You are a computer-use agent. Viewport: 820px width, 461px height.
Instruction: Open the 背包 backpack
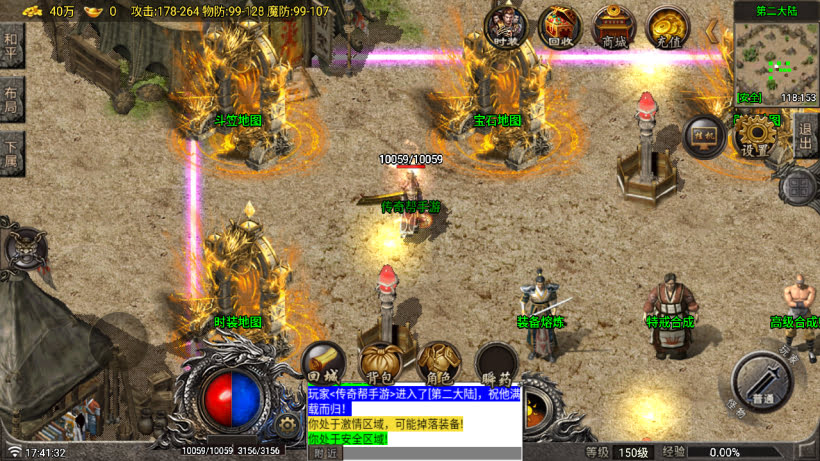(x=381, y=364)
